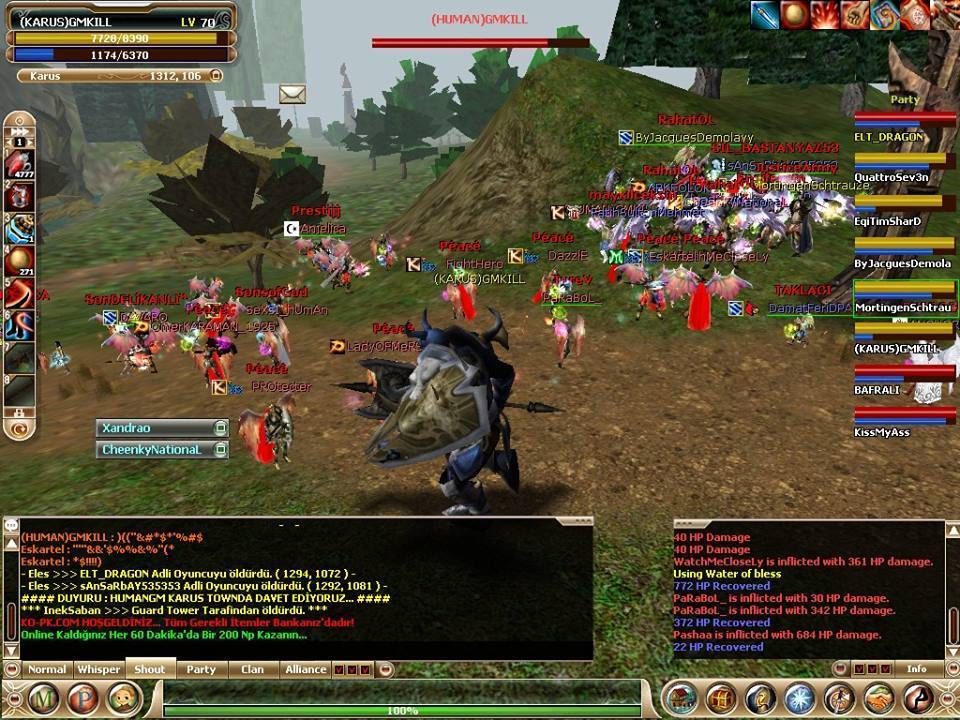Click the round green M button
Screen dimensions: 960x720
tap(45, 698)
